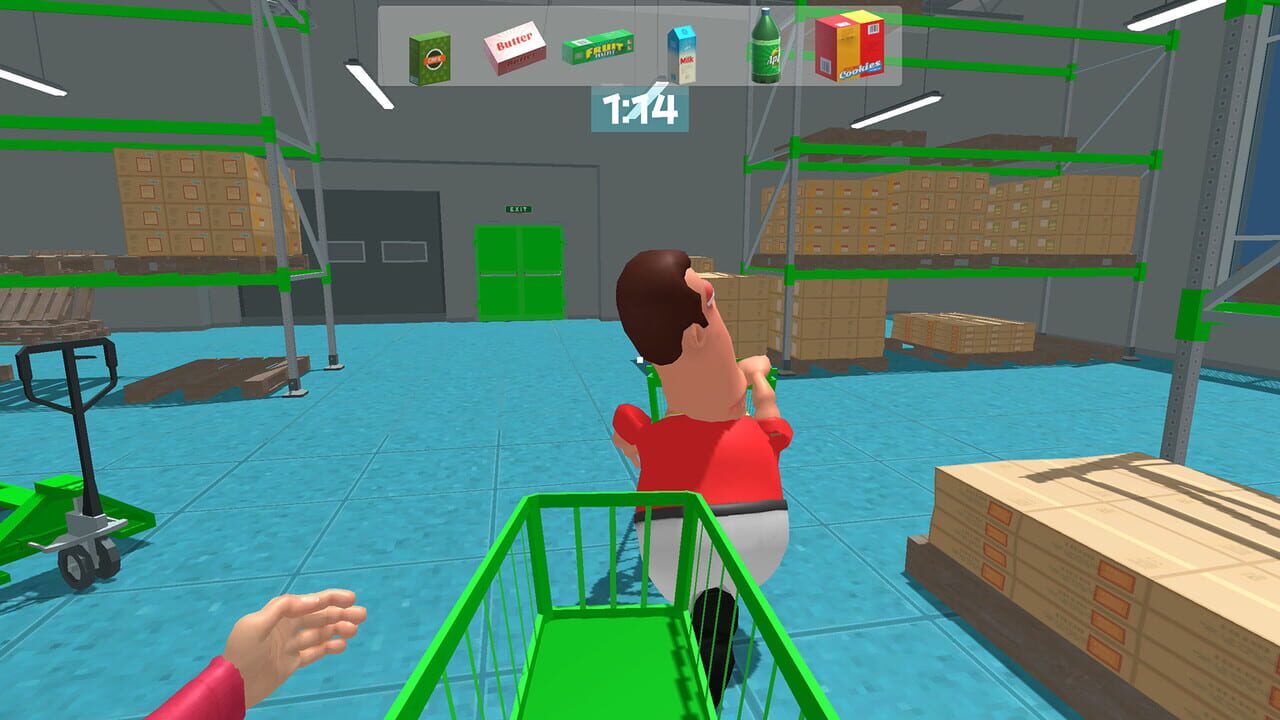Select the Fruit pastilles item on the list
This screenshot has width=1280, height=720.
point(596,47)
